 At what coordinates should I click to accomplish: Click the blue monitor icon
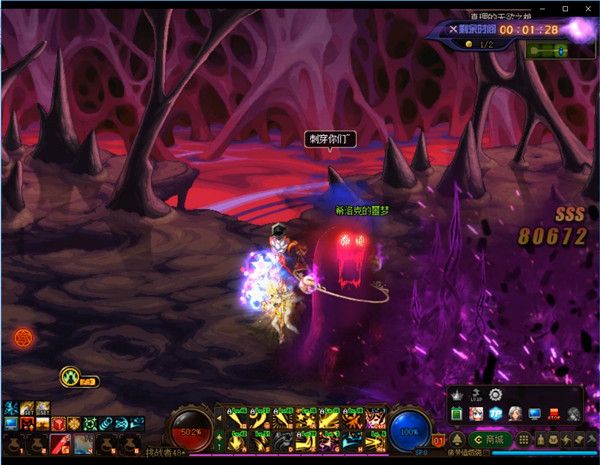(535, 413)
